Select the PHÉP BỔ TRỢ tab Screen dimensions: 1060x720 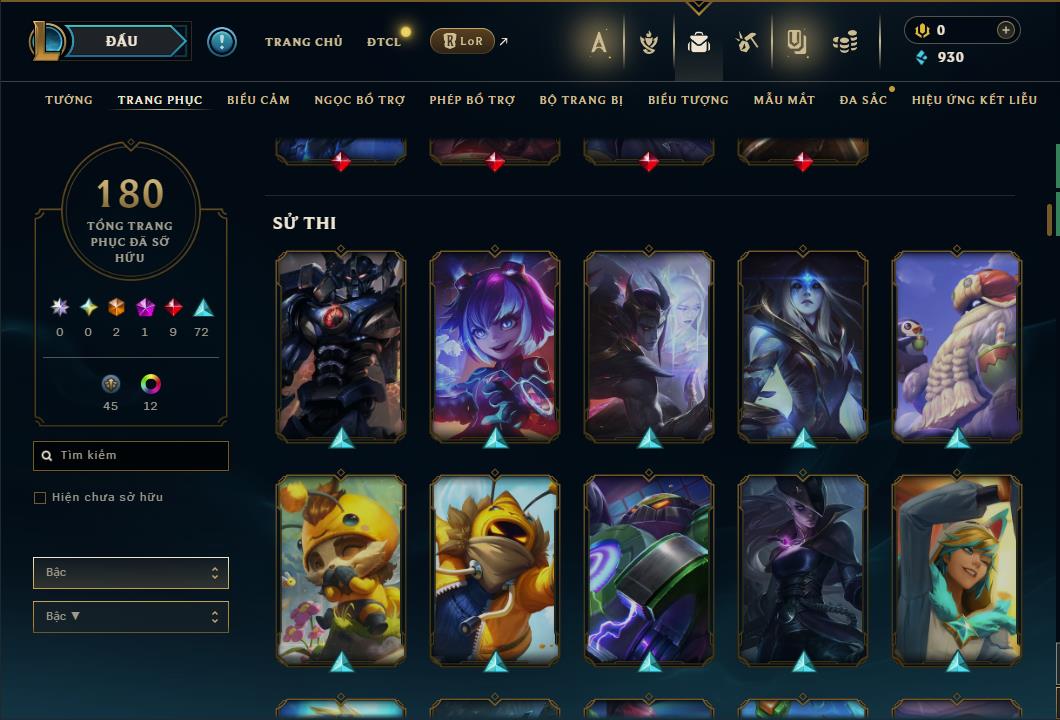click(x=472, y=100)
